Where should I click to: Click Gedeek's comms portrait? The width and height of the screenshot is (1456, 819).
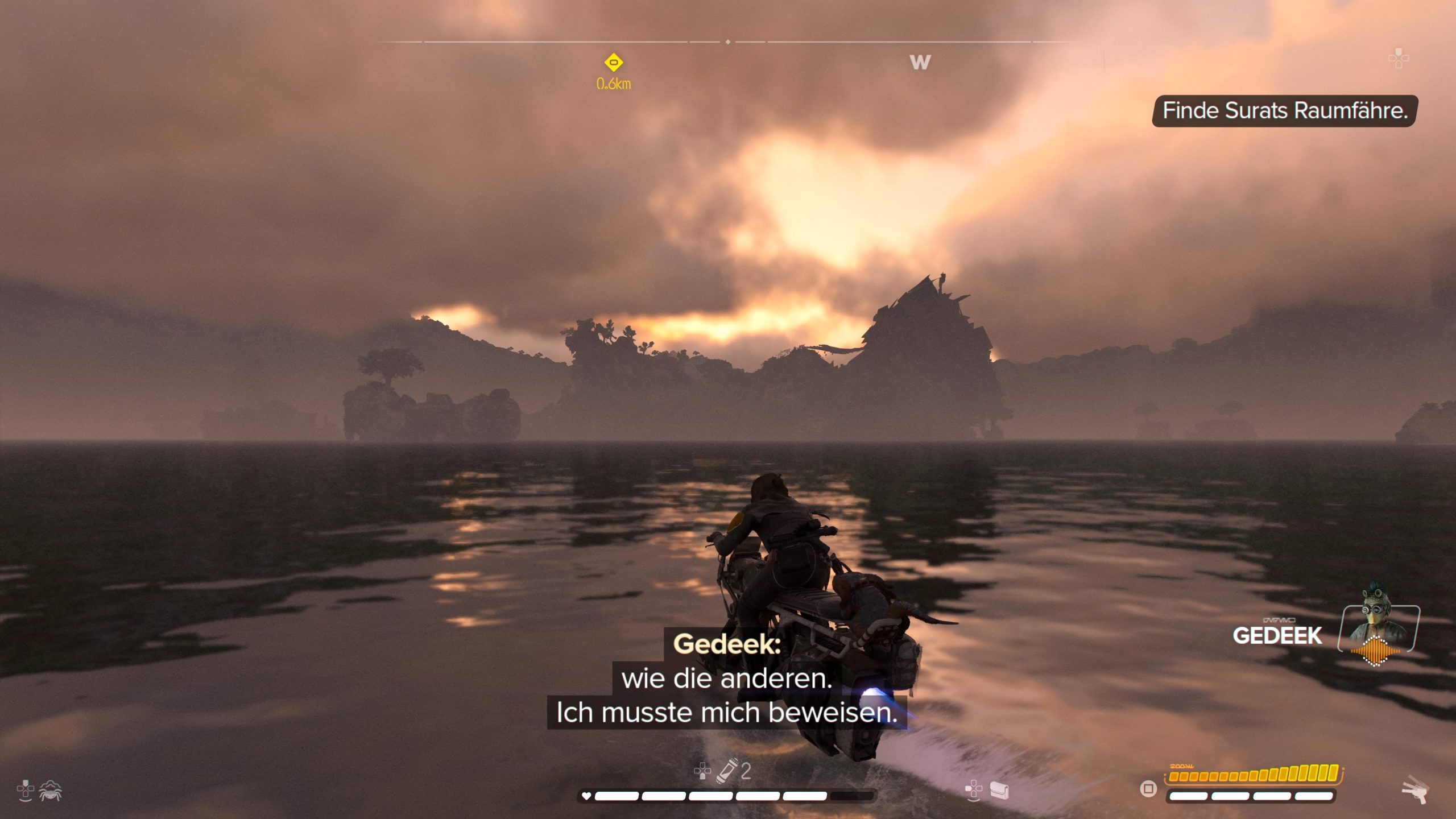pos(1378,630)
